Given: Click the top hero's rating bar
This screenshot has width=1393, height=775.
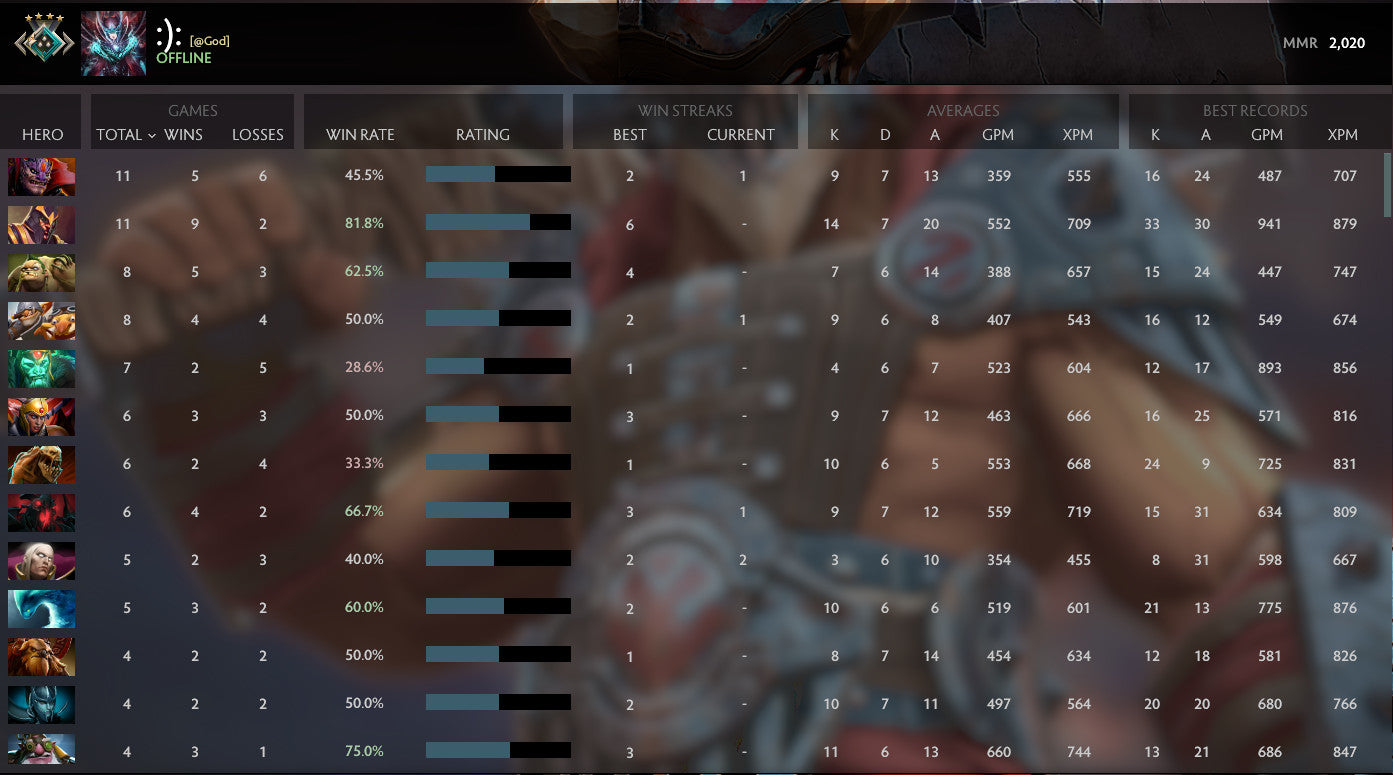Looking at the screenshot, I should pos(497,174).
